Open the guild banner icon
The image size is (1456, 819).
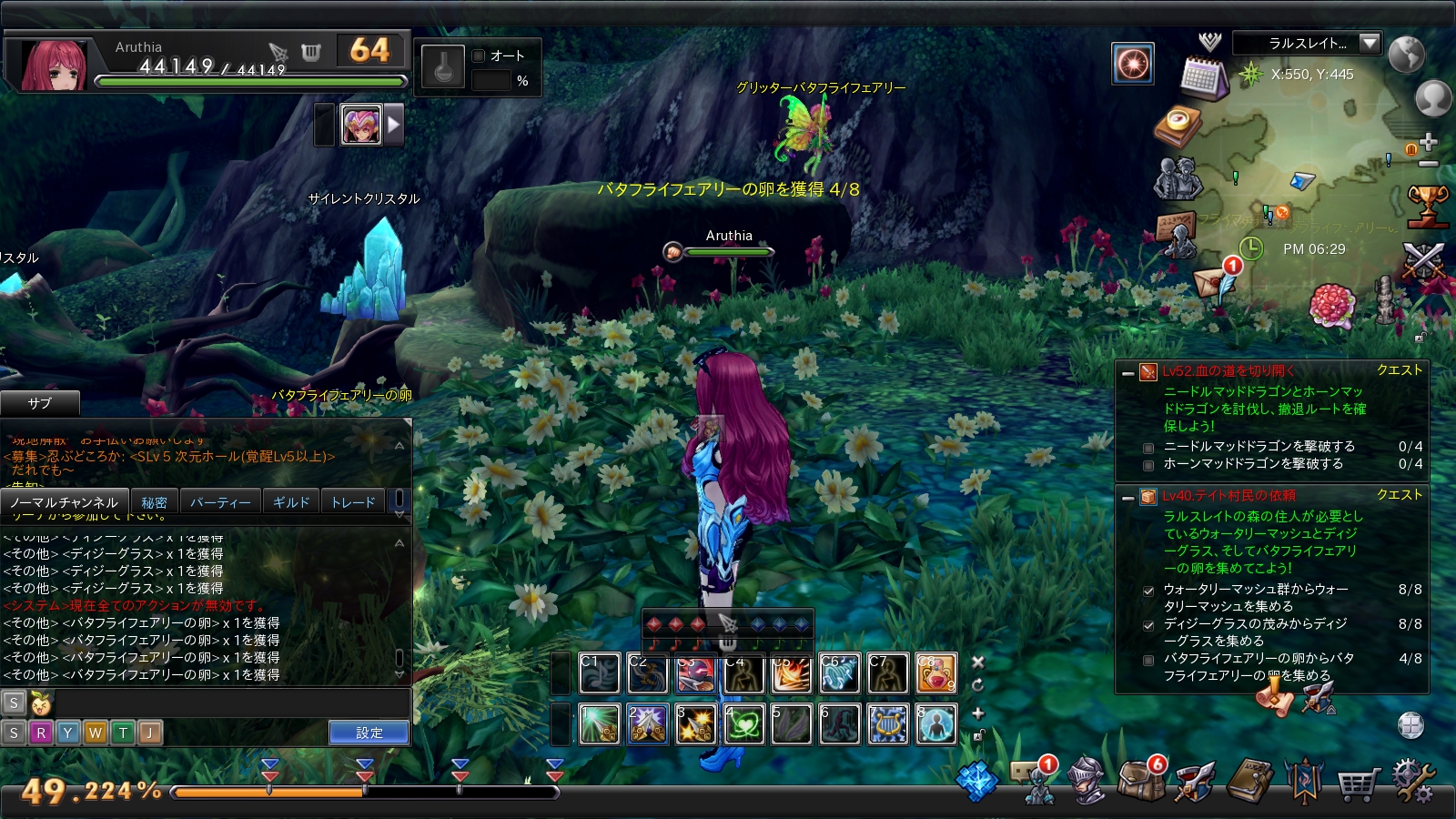tap(1304, 781)
